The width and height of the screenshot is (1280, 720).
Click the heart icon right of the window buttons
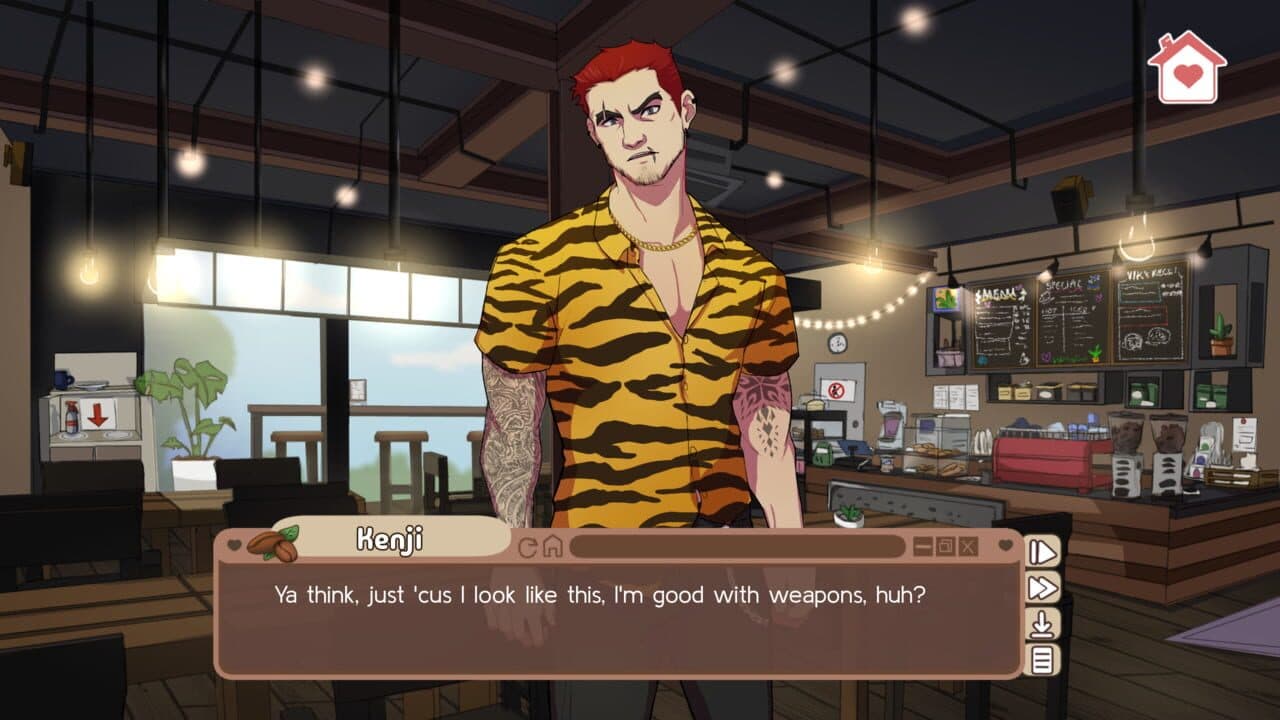(1002, 546)
